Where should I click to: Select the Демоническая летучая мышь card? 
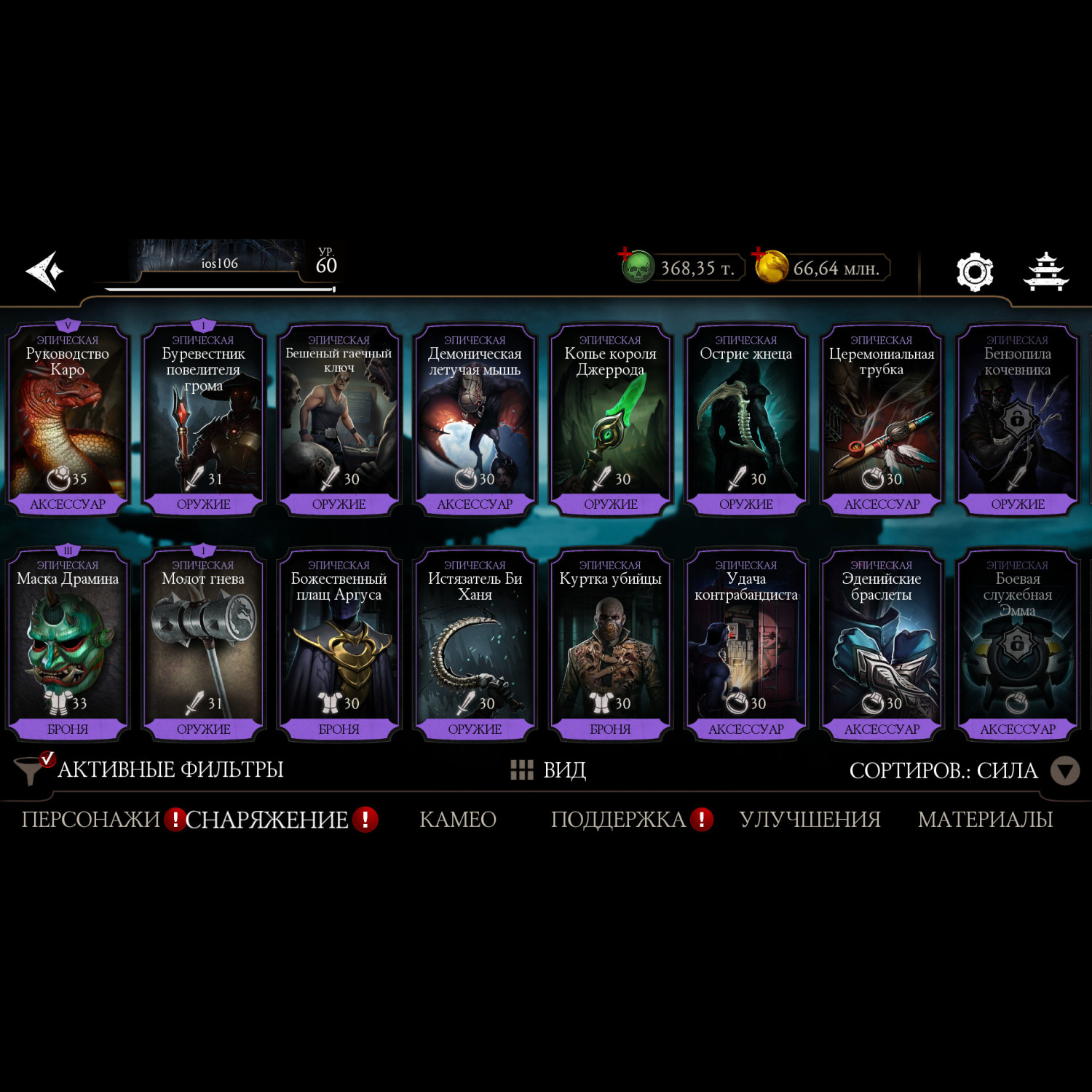tap(475, 421)
